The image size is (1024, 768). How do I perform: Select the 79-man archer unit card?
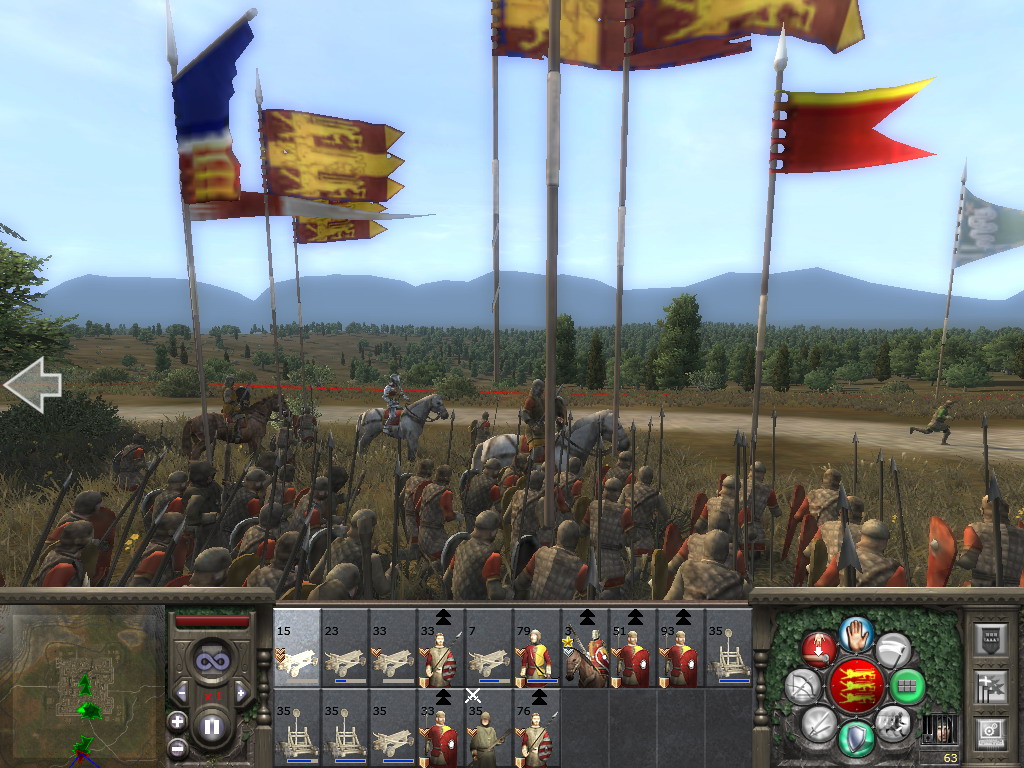click(537, 648)
